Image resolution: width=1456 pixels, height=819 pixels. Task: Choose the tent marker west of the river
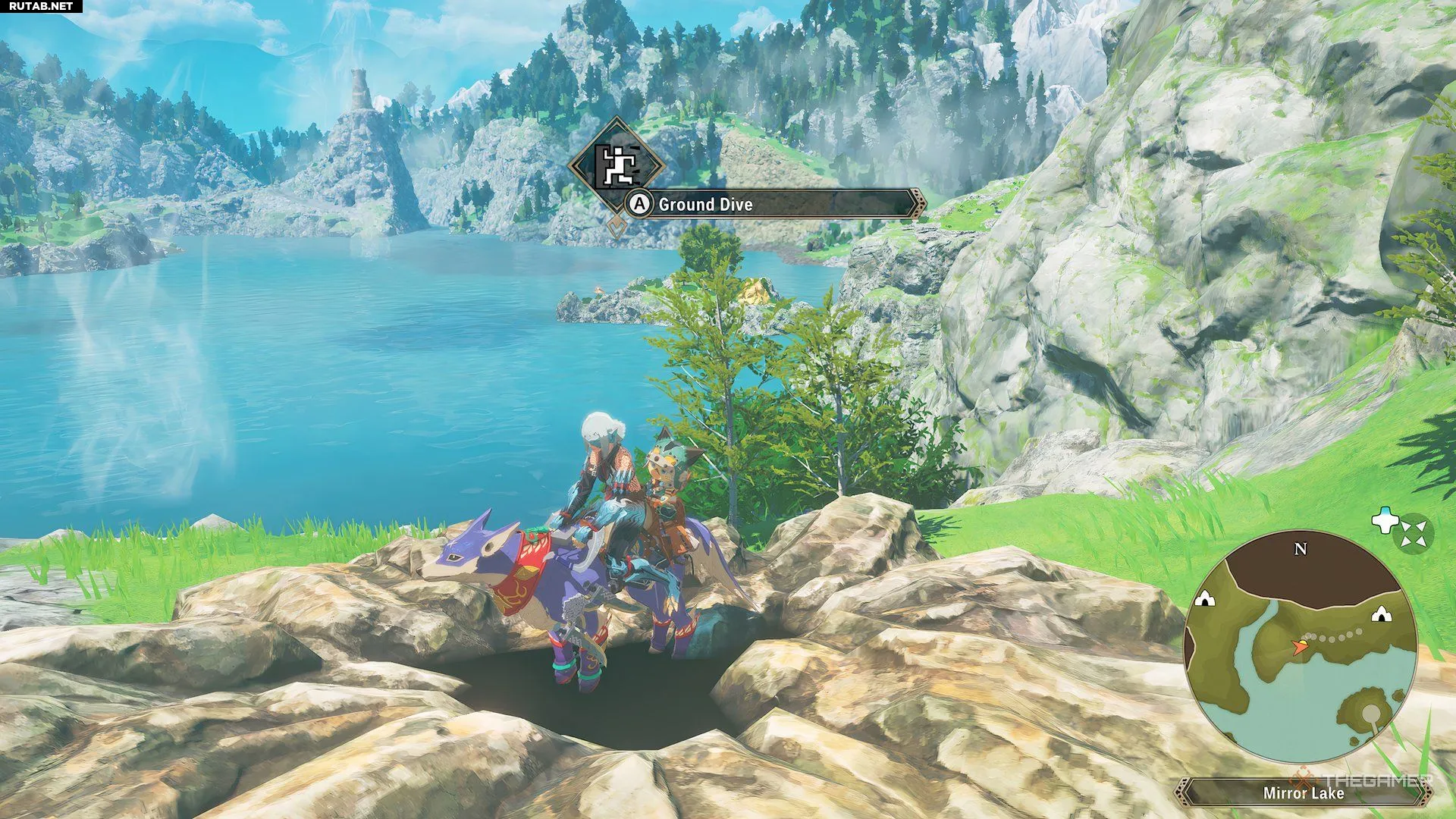(1203, 600)
